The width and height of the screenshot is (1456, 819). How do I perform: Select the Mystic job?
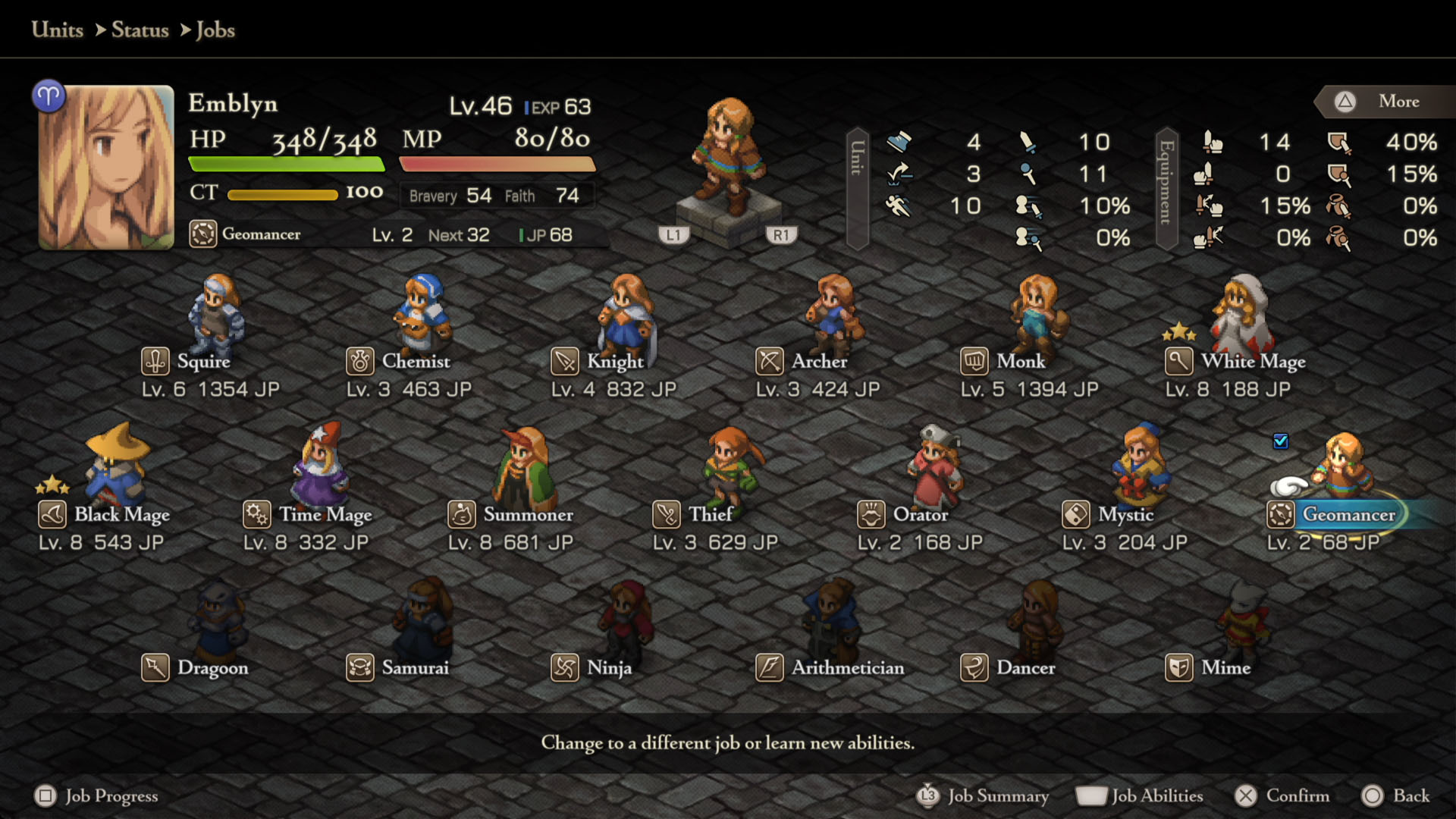point(1125,515)
